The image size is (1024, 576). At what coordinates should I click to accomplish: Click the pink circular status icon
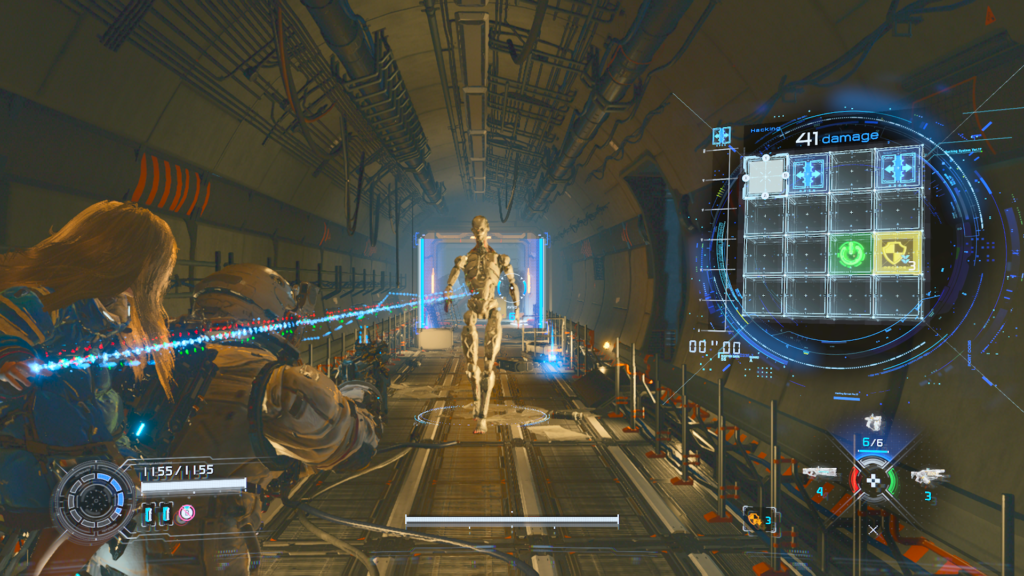186,513
